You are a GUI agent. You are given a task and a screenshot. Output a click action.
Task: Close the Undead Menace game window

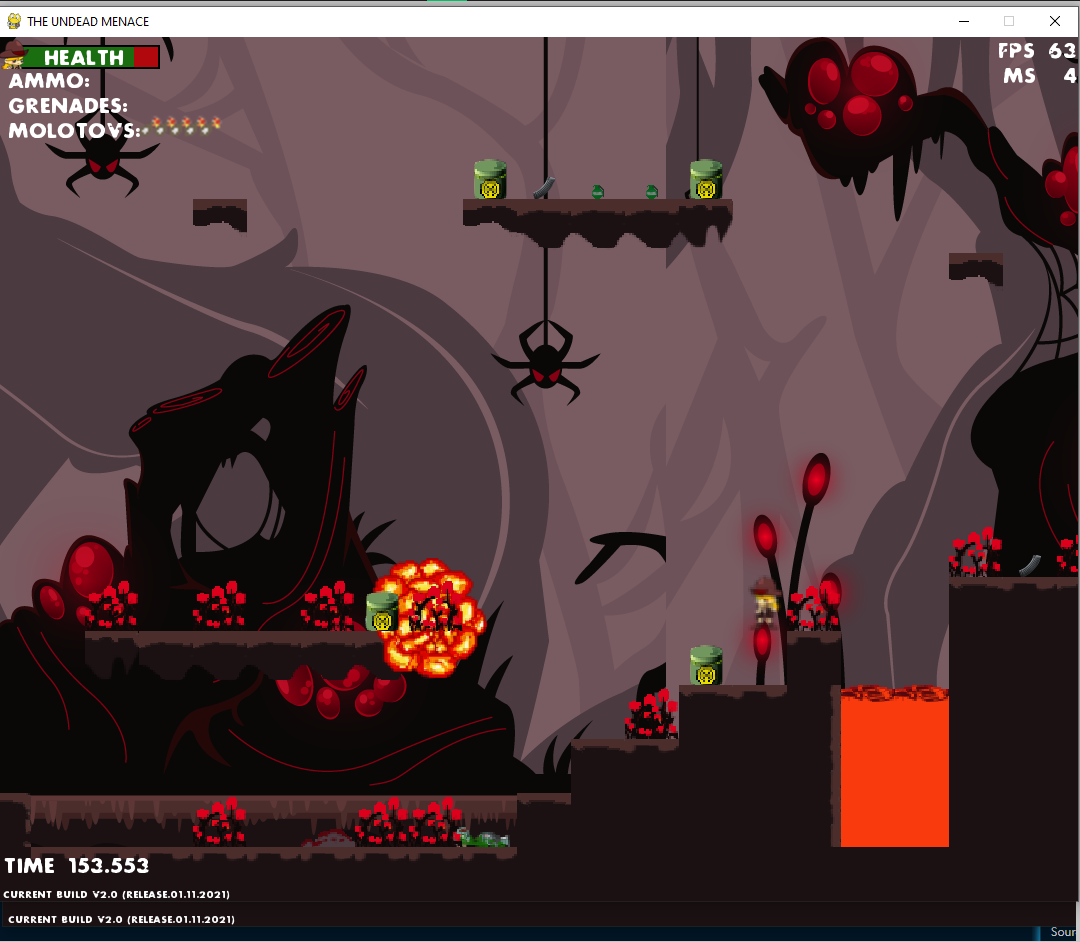pyautogui.click(x=1054, y=21)
